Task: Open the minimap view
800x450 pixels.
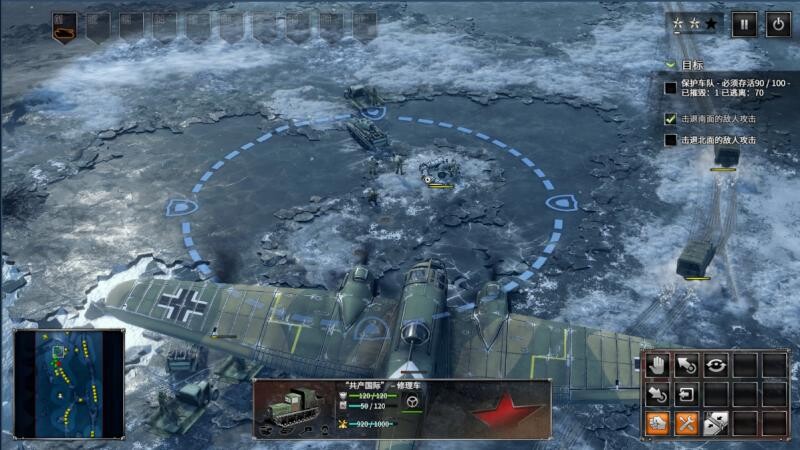Action: point(68,382)
